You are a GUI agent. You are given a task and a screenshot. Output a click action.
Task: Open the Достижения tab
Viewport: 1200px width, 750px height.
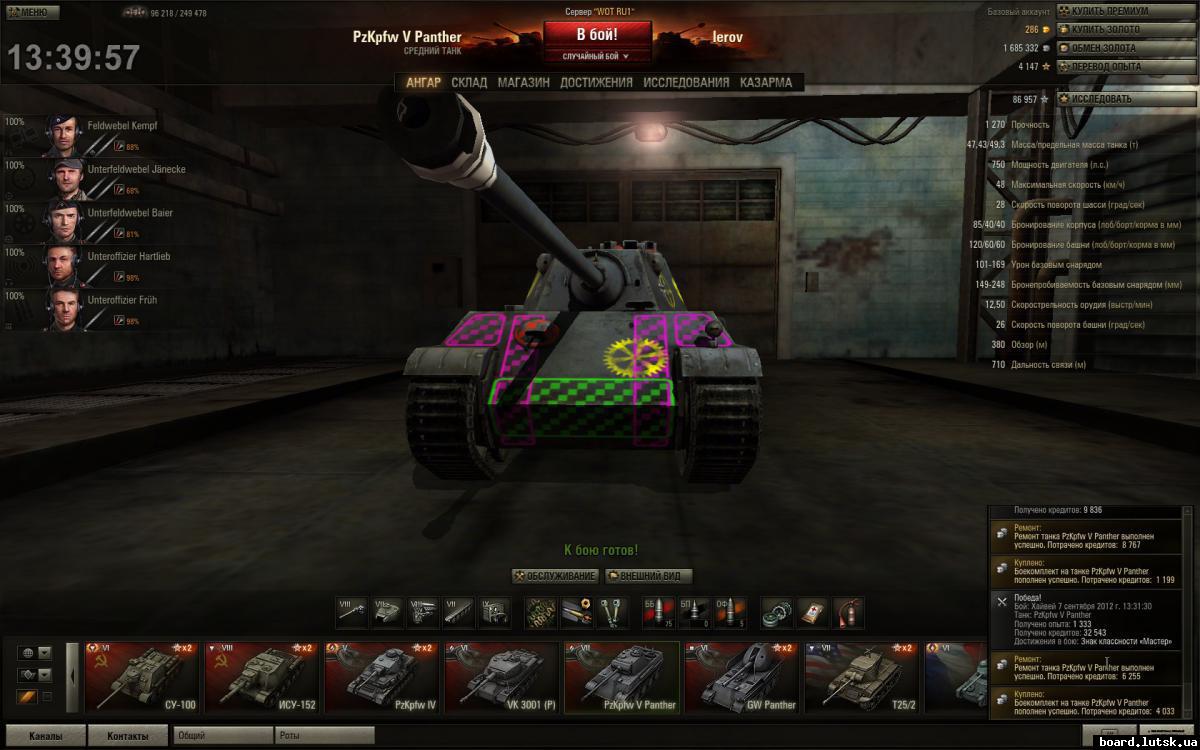(x=596, y=83)
